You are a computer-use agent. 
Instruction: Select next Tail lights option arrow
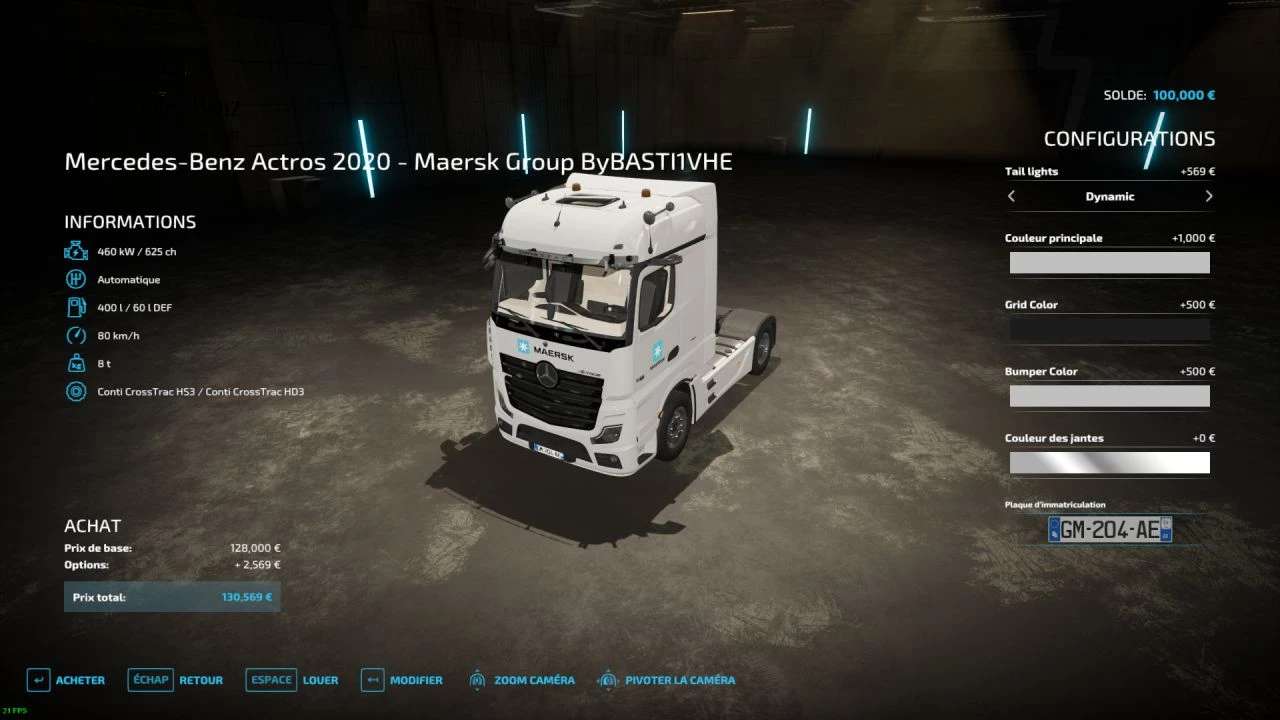click(x=1209, y=197)
